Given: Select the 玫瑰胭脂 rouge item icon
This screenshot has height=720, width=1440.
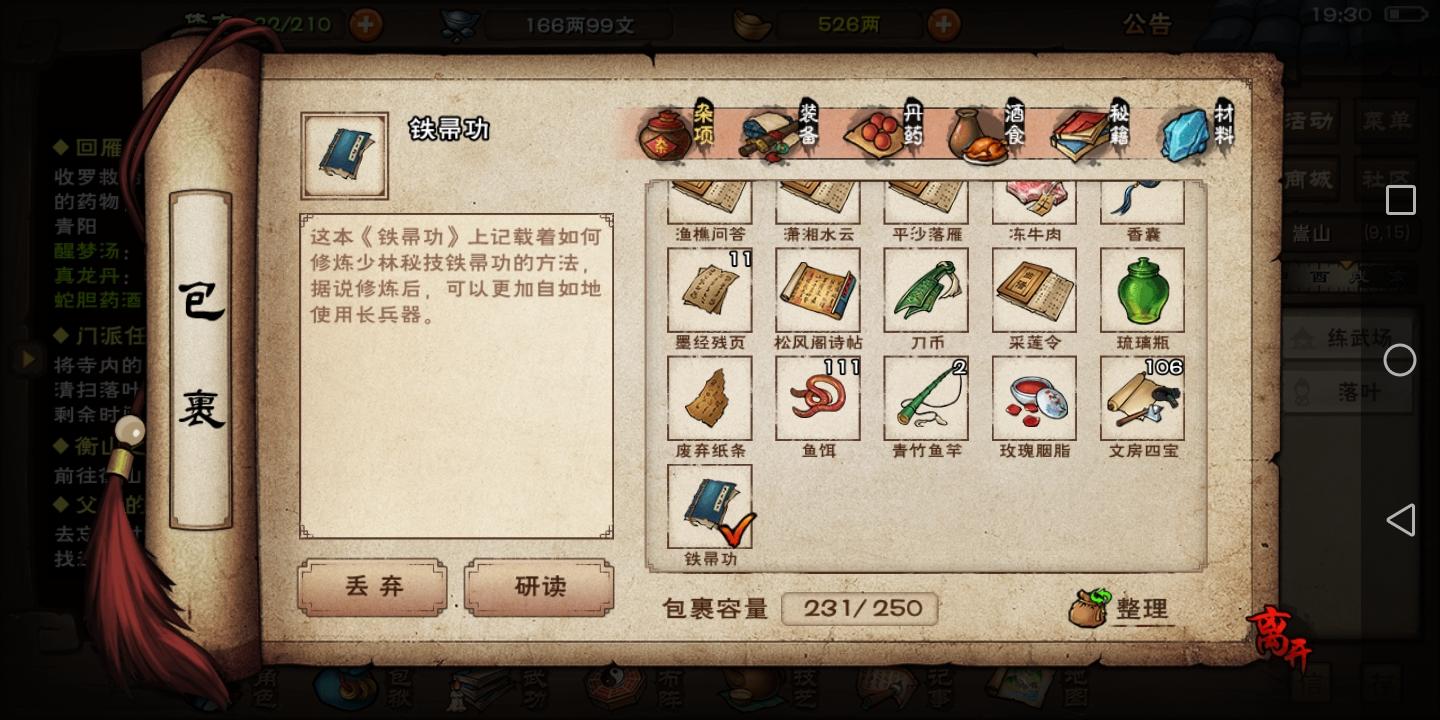Looking at the screenshot, I should tap(1034, 397).
